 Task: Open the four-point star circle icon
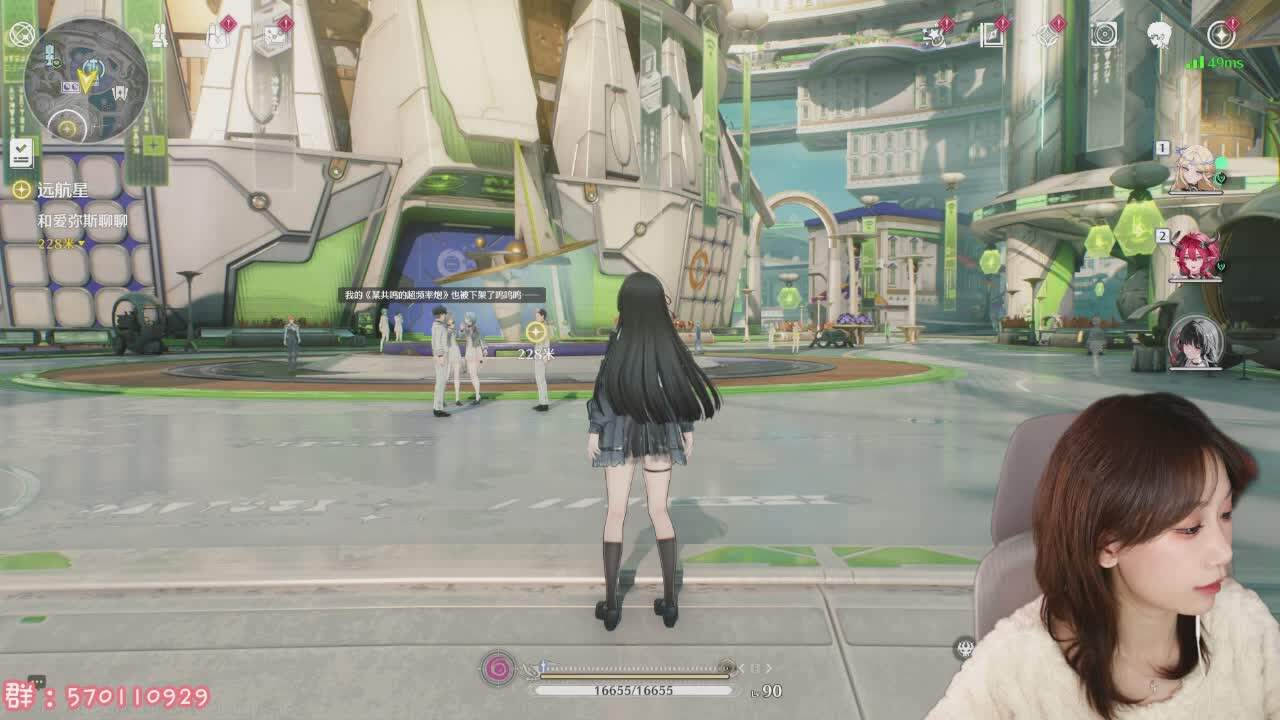click(1221, 35)
